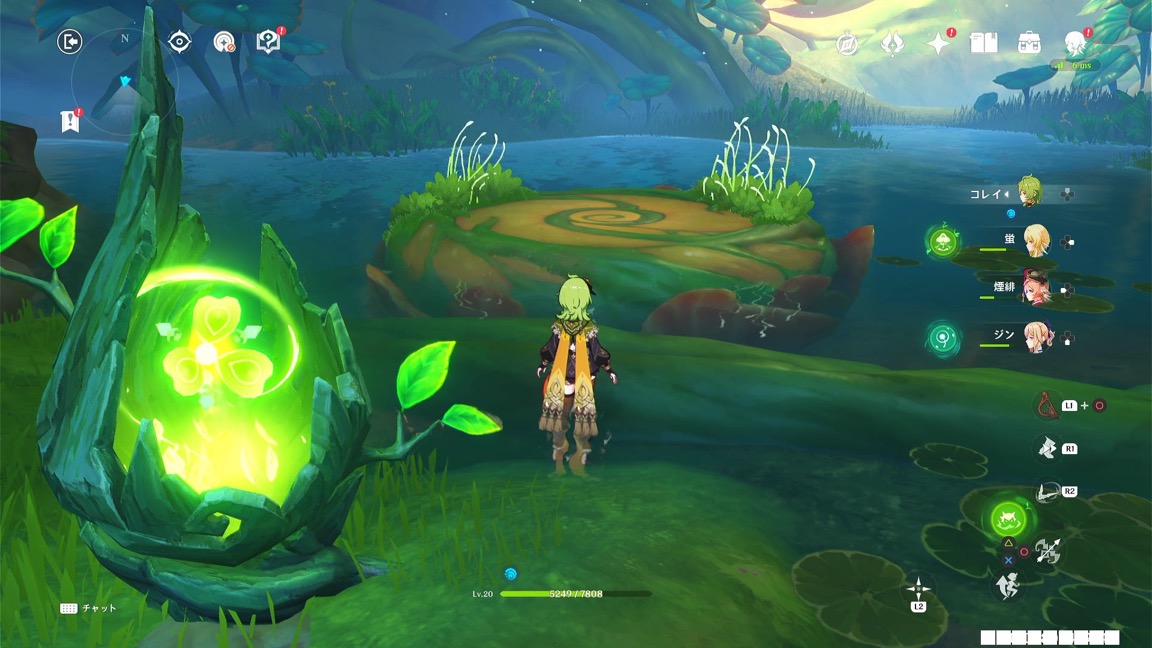Viewport: 1152px width, 648px height.
Task: Click the running figure sprint icon
Action: 1007,586
